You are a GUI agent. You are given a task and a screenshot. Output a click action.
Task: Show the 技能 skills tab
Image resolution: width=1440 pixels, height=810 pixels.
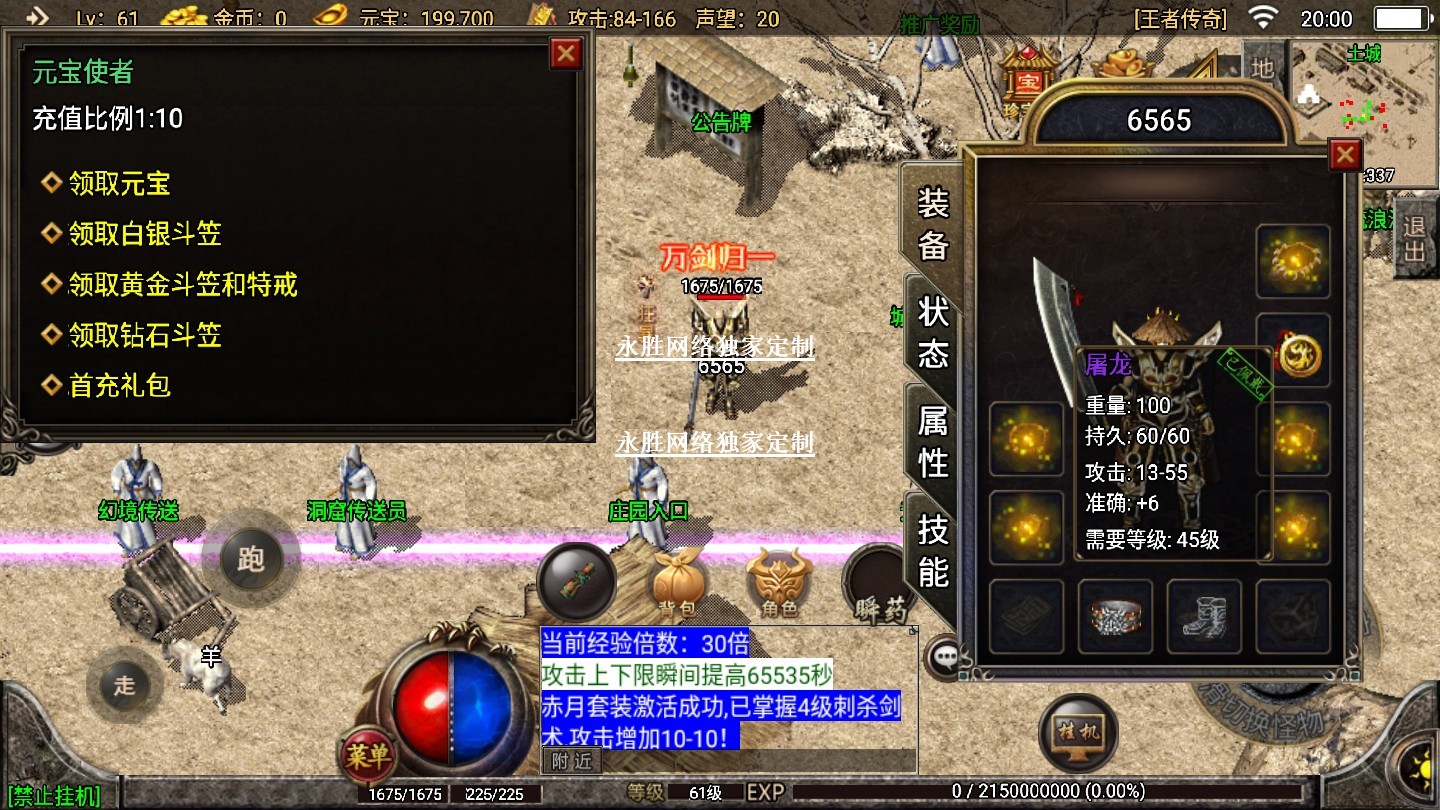pyautogui.click(x=932, y=551)
